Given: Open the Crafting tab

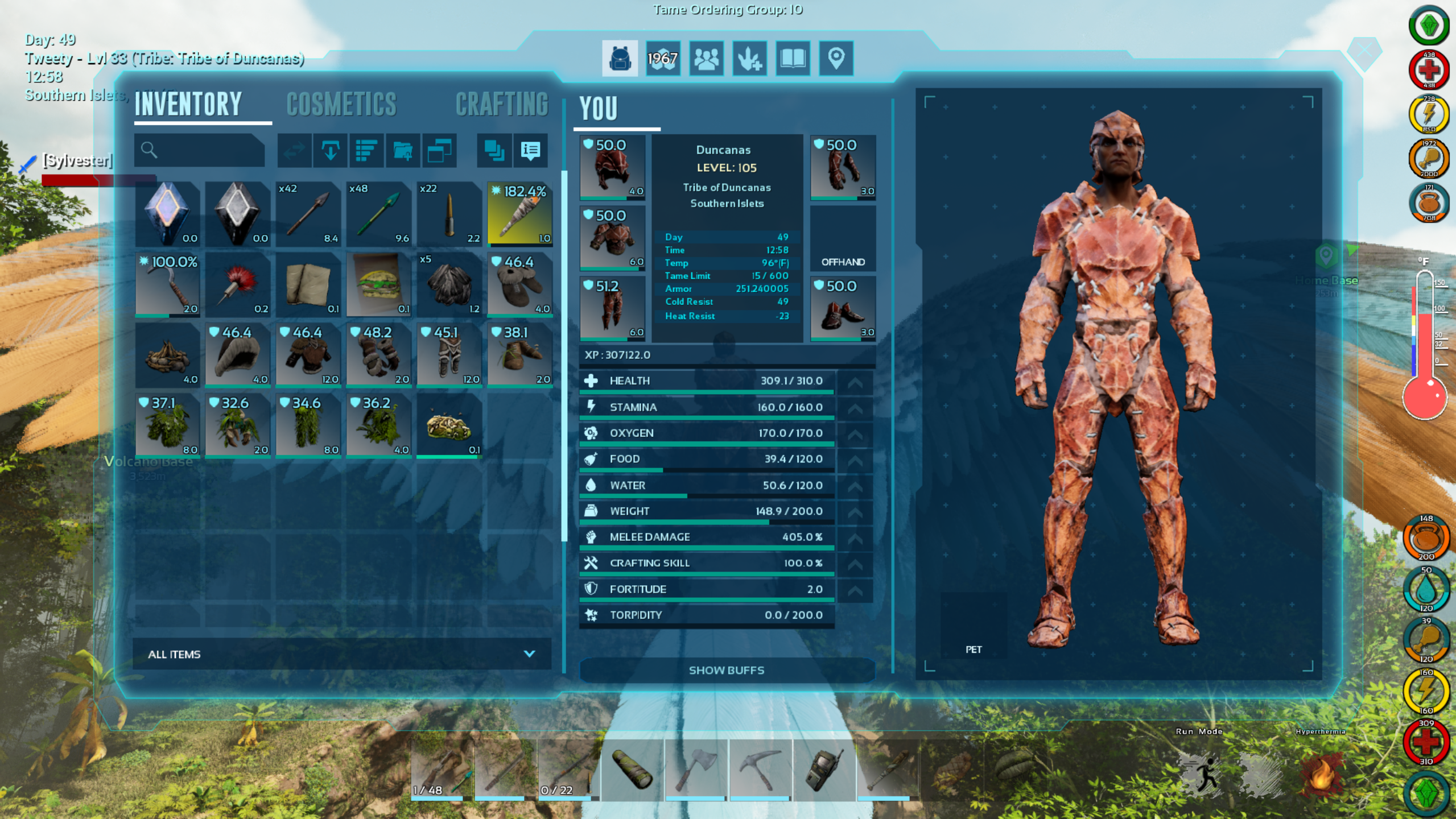Looking at the screenshot, I should pos(501,105).
